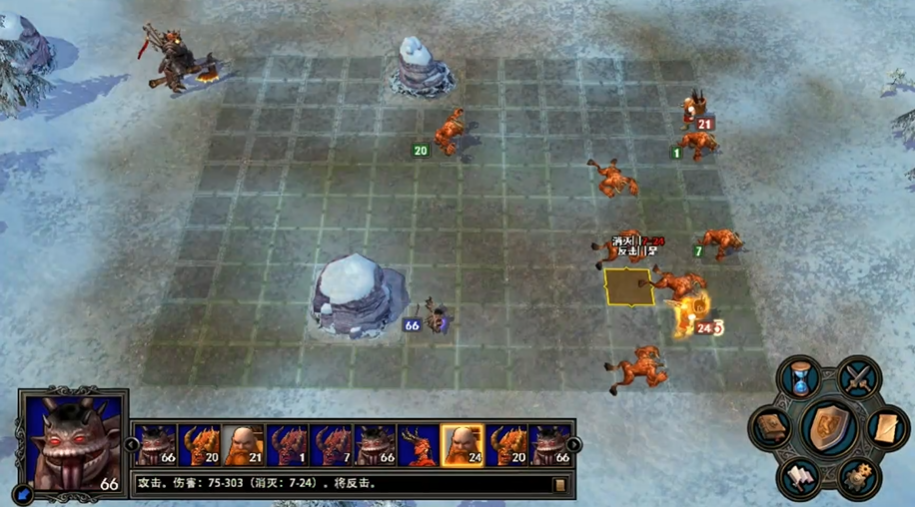Toggle auto combat with the crossed swords

pos(858,377)
